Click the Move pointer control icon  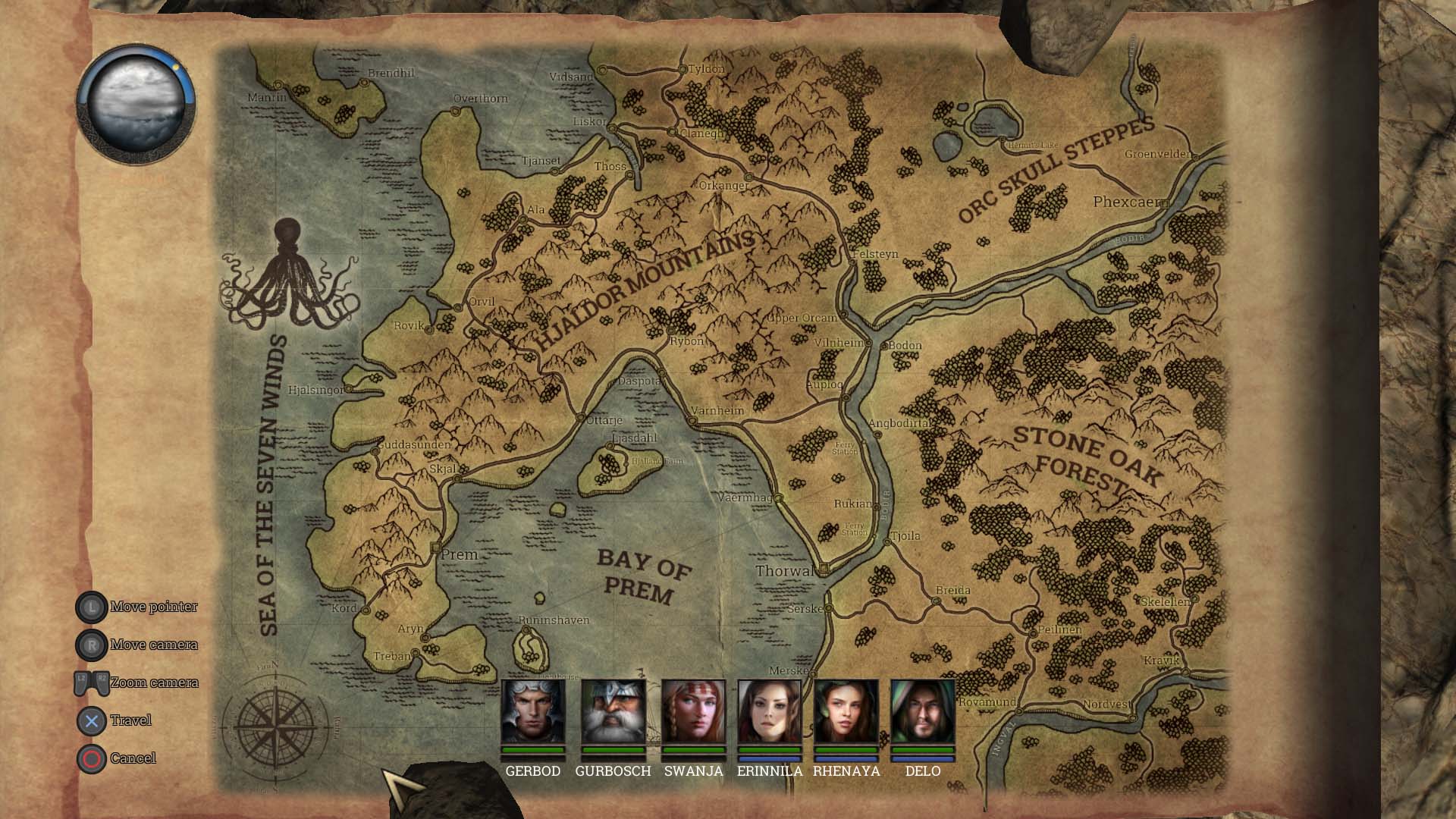tap(91, 607)
